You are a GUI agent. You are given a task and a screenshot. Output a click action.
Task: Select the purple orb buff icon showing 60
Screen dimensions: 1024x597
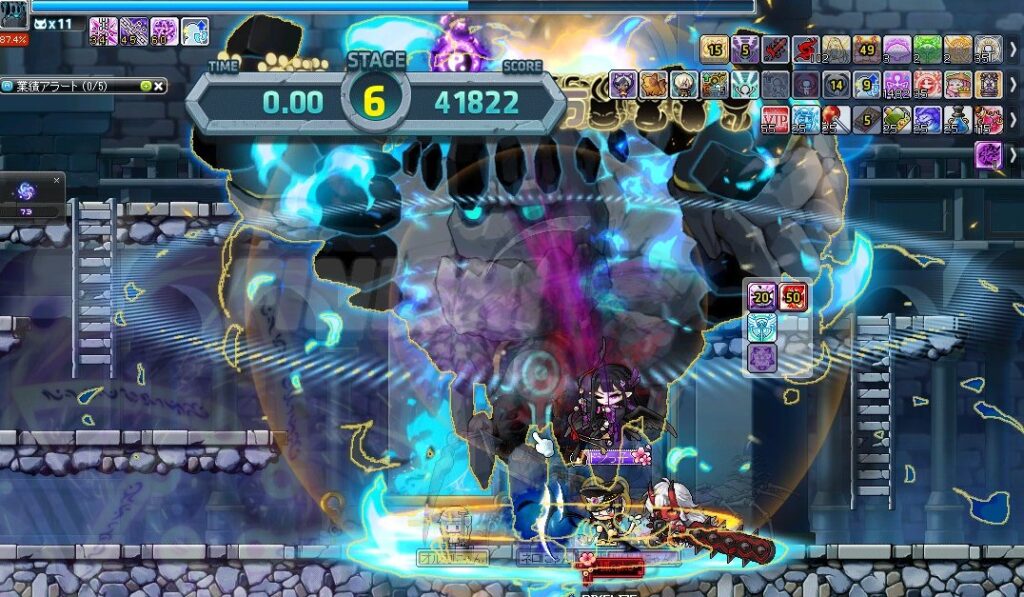[x=165, y=31]
